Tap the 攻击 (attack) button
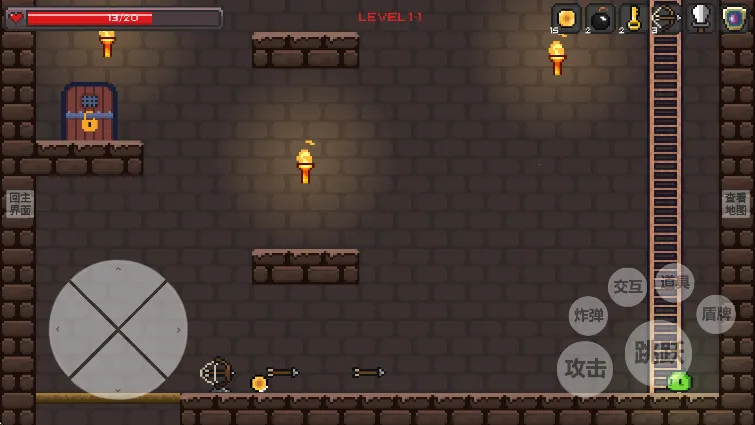This screenshot has width=755, height=425. 585,368
